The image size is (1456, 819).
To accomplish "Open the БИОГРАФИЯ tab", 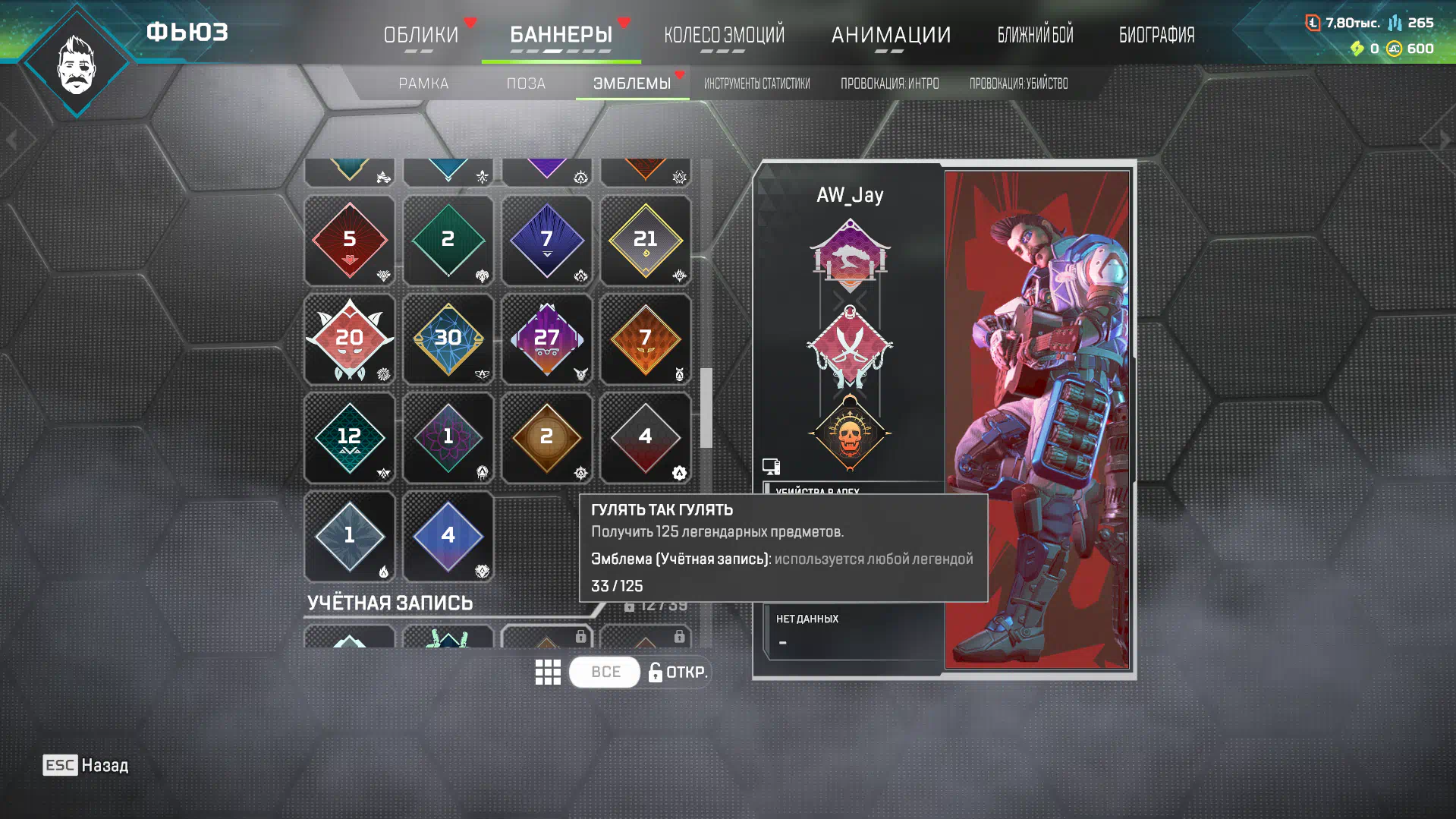I will [x=1156, y=35].
